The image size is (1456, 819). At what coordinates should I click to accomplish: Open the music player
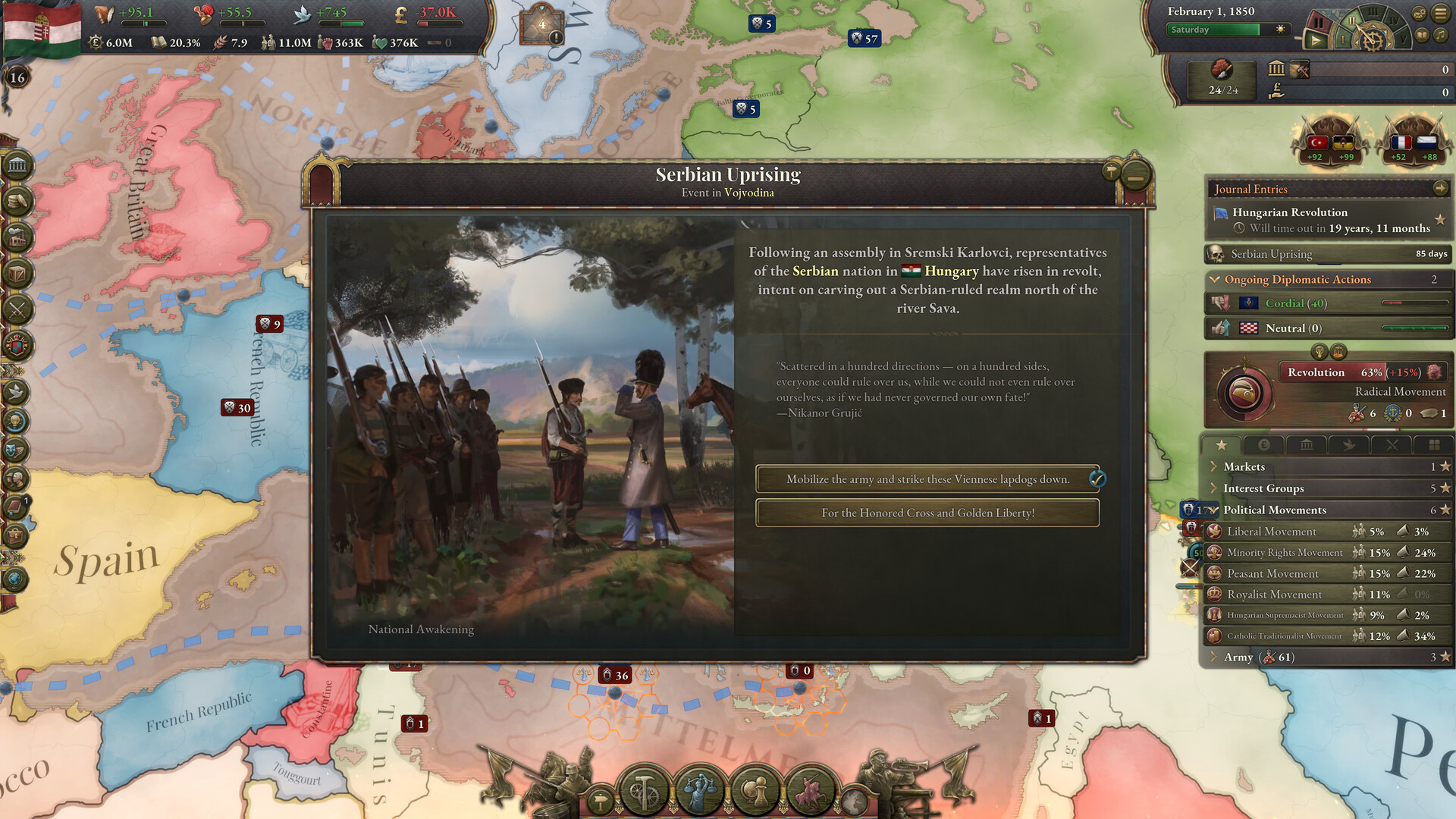pyautogui.click(x=1441, y=35)
